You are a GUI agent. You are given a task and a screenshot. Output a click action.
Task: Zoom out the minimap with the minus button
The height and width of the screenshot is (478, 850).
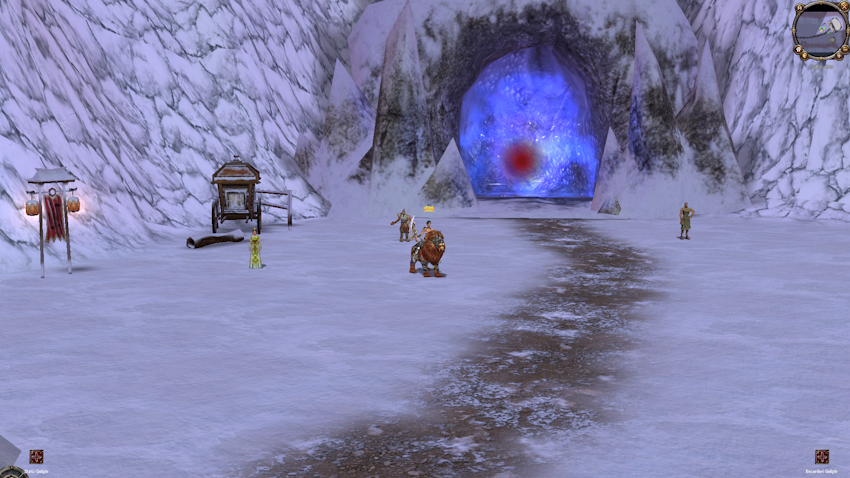pyautogui.click(x=845, y=49)
